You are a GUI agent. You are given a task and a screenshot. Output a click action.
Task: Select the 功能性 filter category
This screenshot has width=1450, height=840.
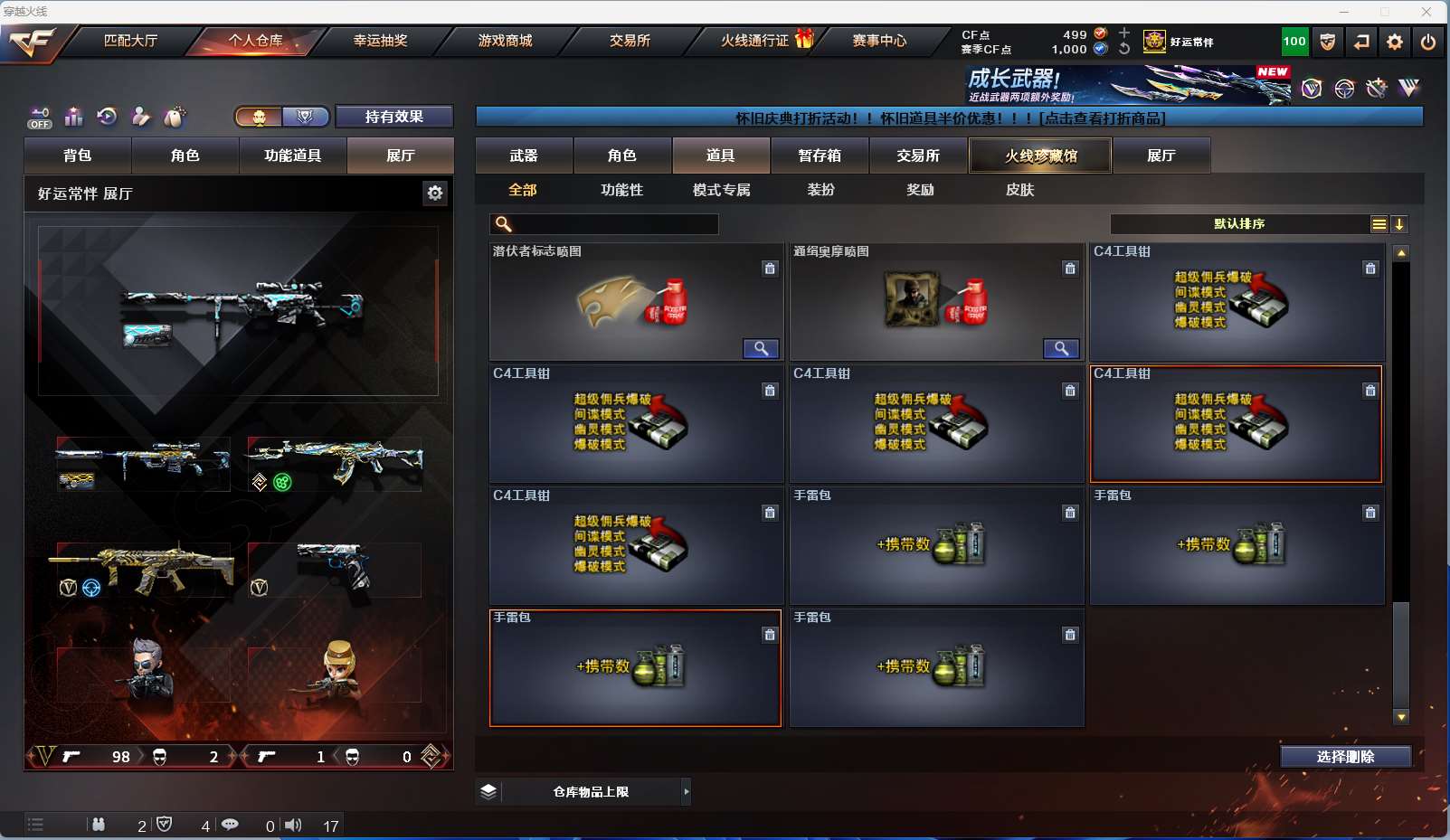tap(621, 190)
